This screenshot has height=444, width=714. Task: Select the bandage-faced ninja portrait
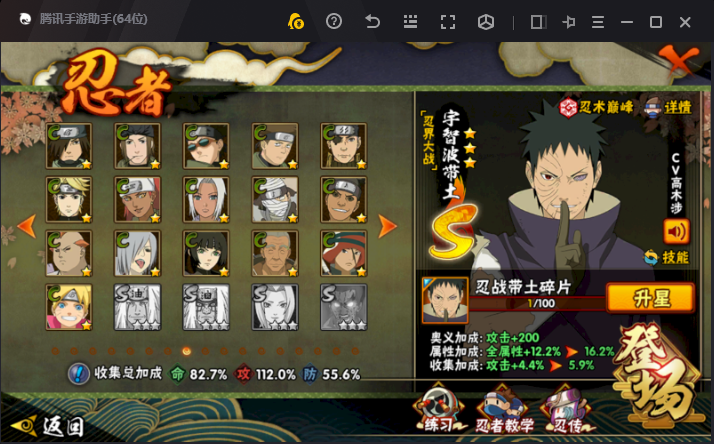point(274,200)
